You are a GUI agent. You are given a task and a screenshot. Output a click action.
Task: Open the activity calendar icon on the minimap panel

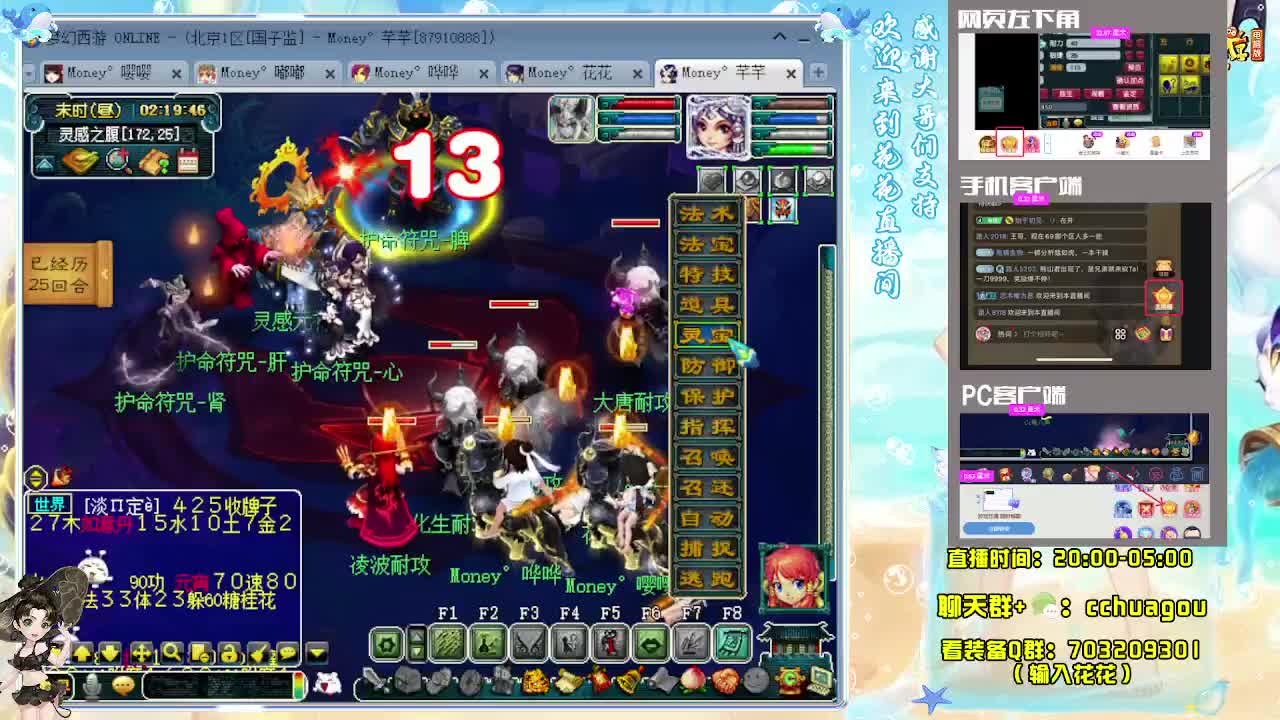tap(188, 159)
